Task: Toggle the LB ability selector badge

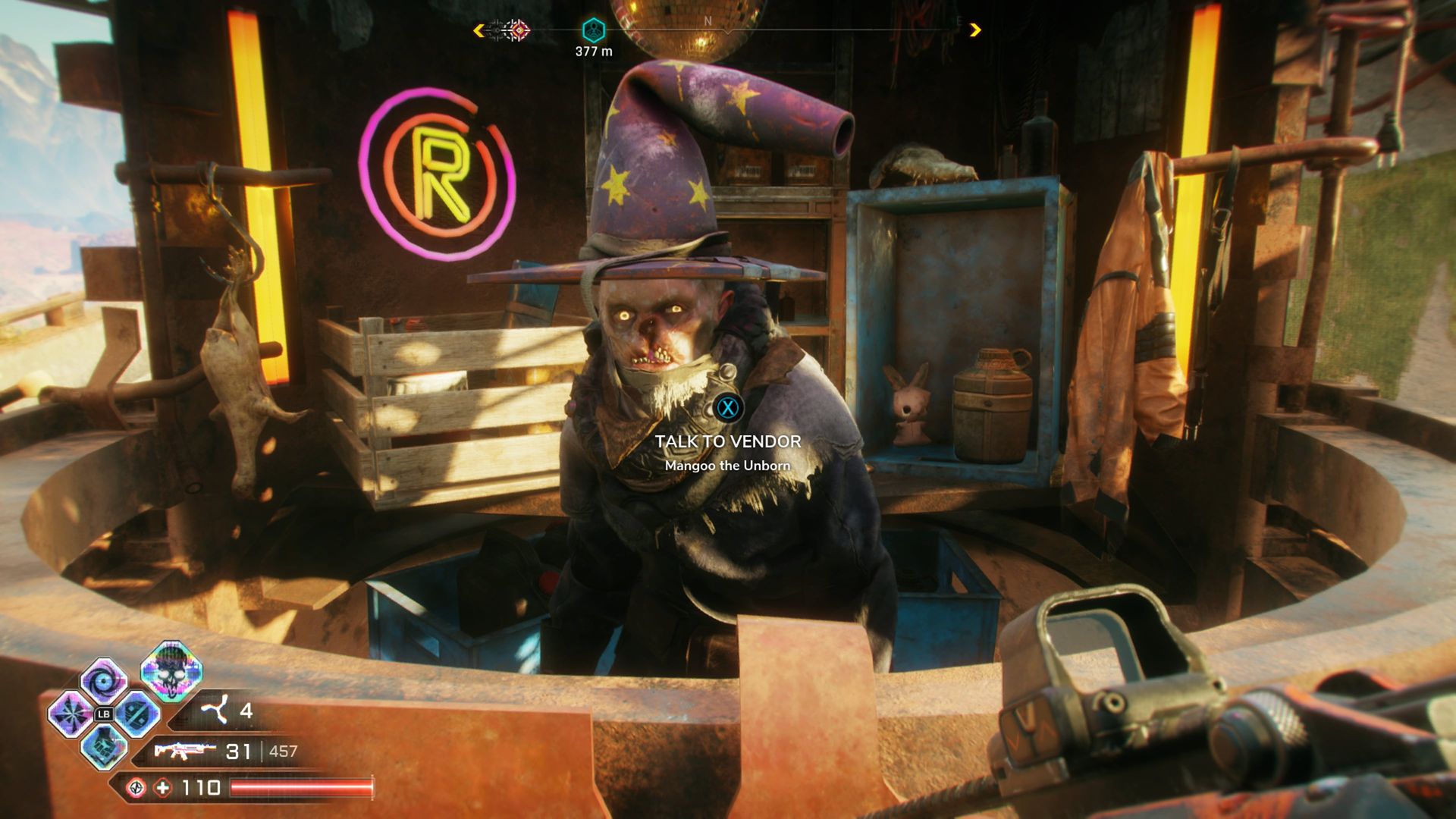Action: [104, 714]
